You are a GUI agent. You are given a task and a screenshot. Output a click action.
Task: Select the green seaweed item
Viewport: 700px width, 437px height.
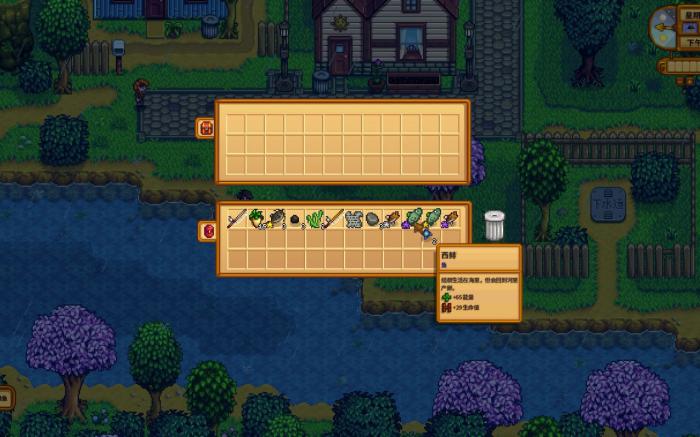pos(314,218)
